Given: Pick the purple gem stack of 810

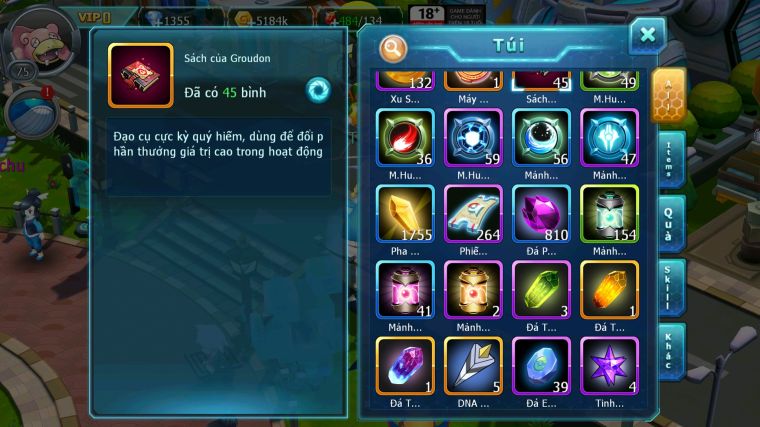Looking at the screenshot, I should (x=541, y=214).
